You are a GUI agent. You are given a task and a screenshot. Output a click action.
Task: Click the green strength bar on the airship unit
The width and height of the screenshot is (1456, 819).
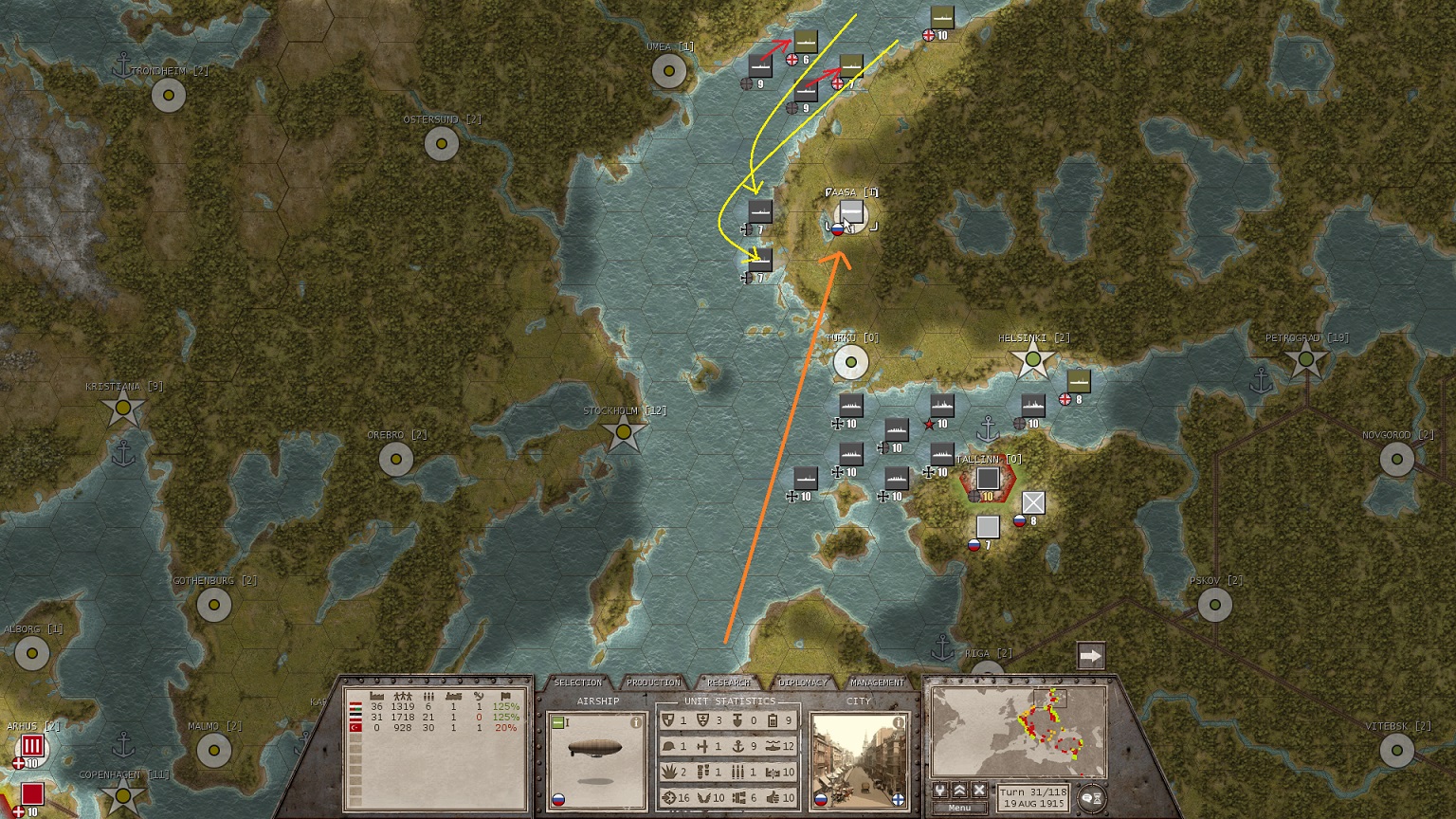click(x=558, y=720)
